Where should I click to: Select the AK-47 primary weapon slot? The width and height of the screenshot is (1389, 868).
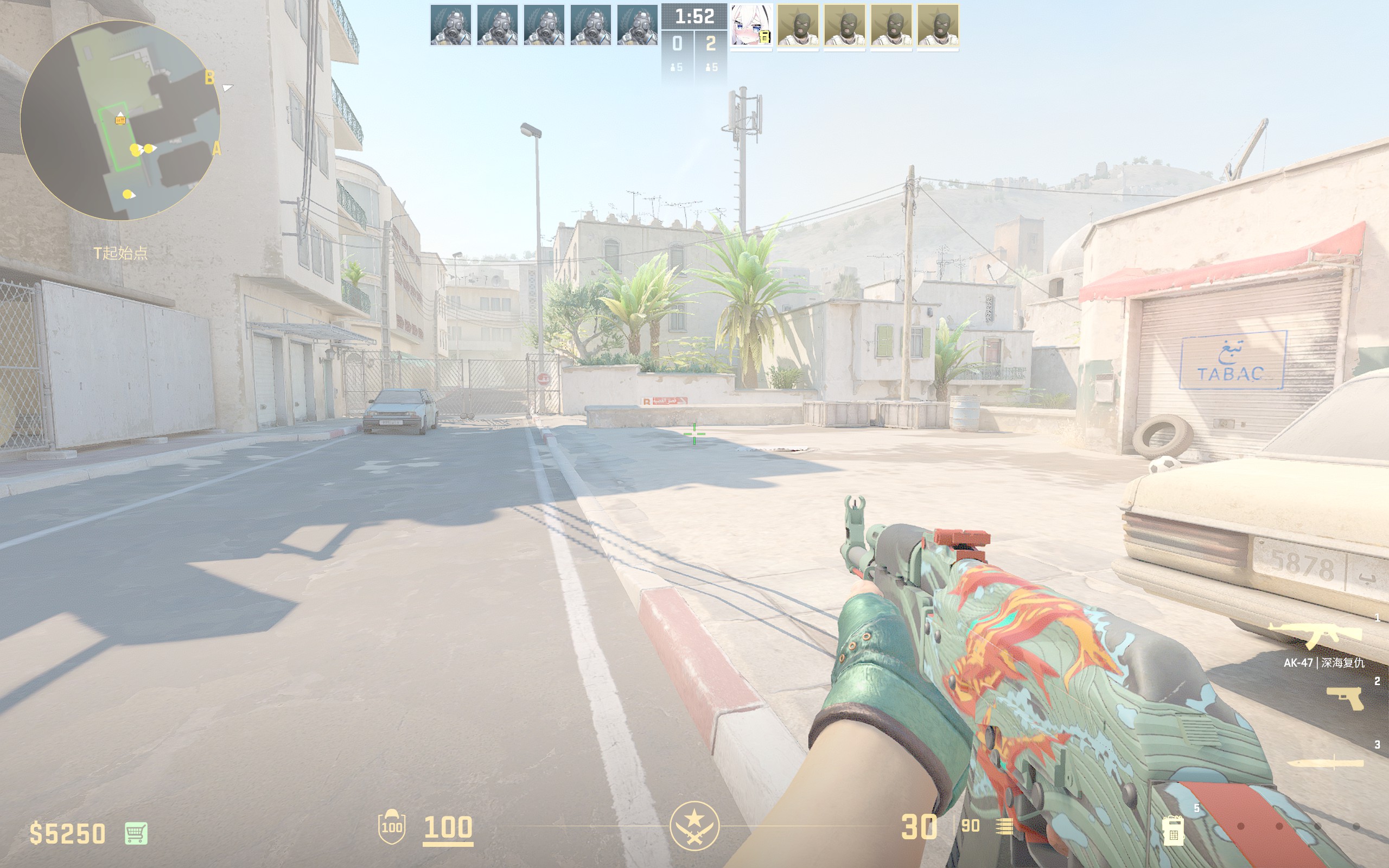(x=1315, y=635)
